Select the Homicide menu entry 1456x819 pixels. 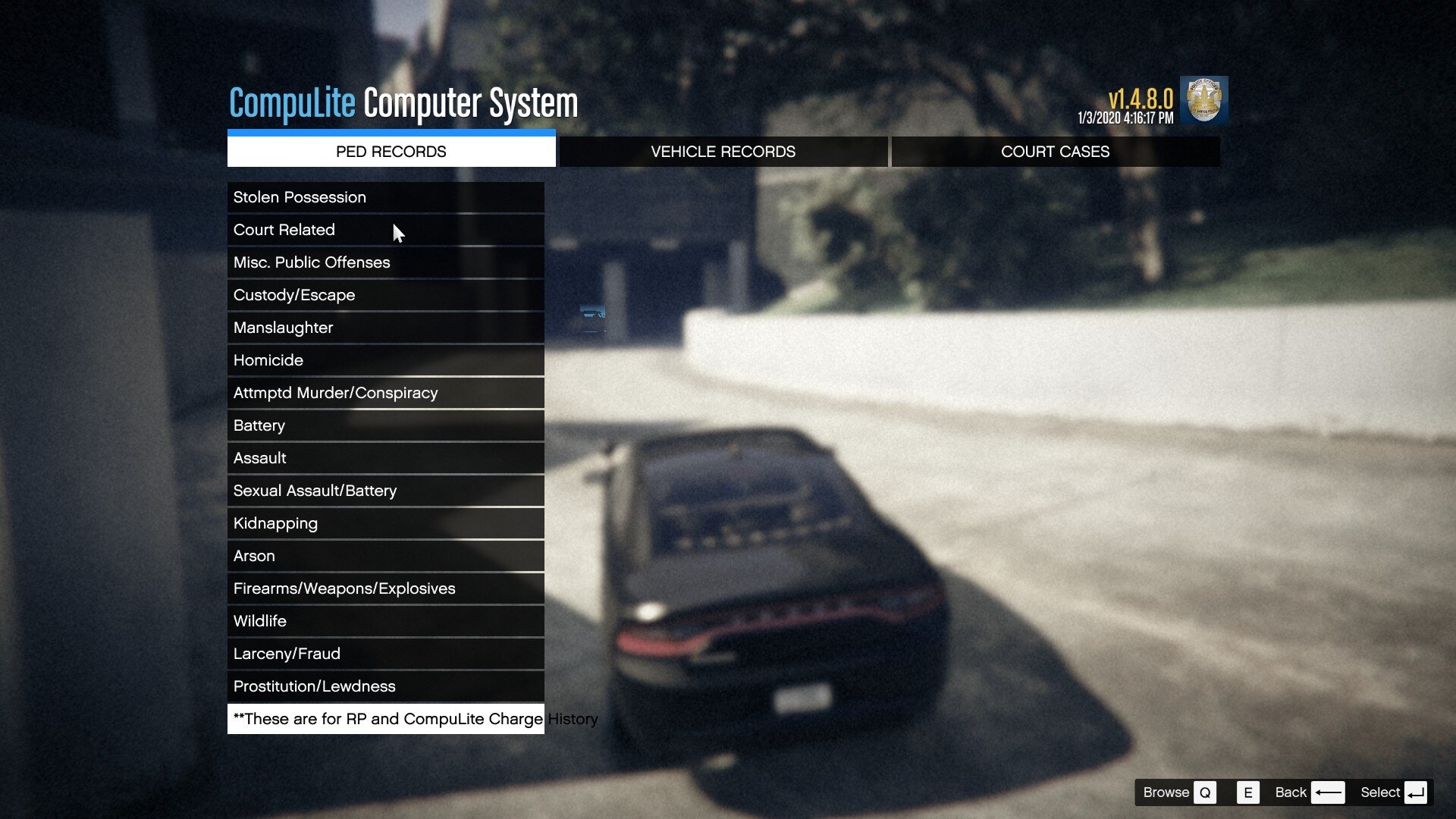[x=385, y=360]
